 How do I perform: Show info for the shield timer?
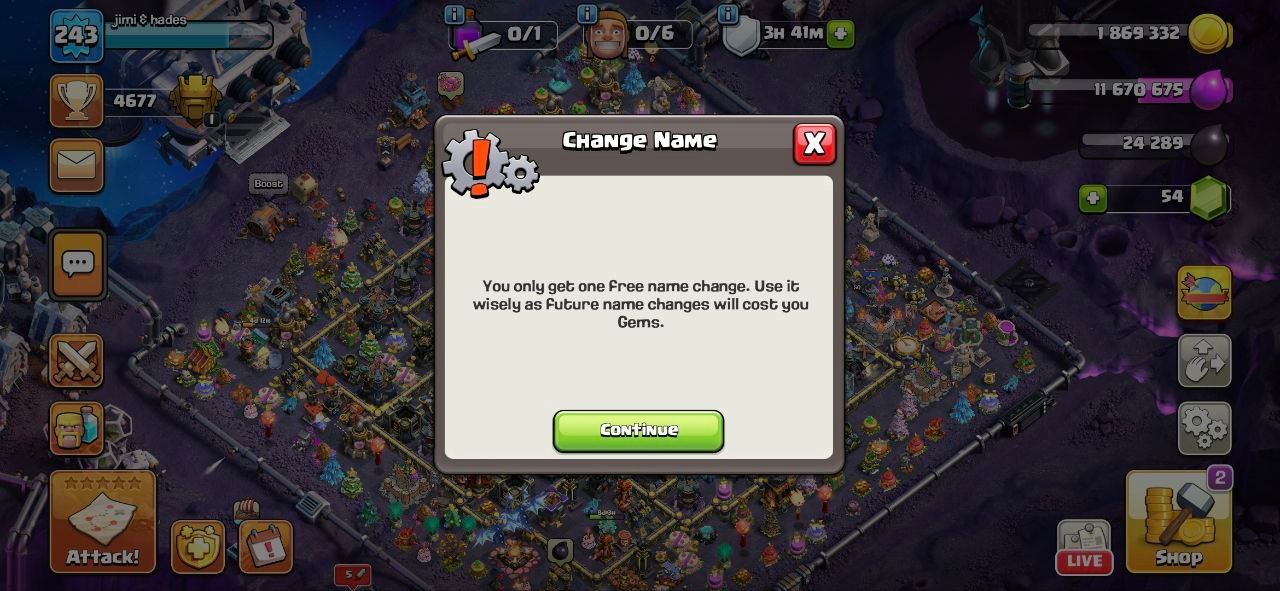click(x=728, y=14)
